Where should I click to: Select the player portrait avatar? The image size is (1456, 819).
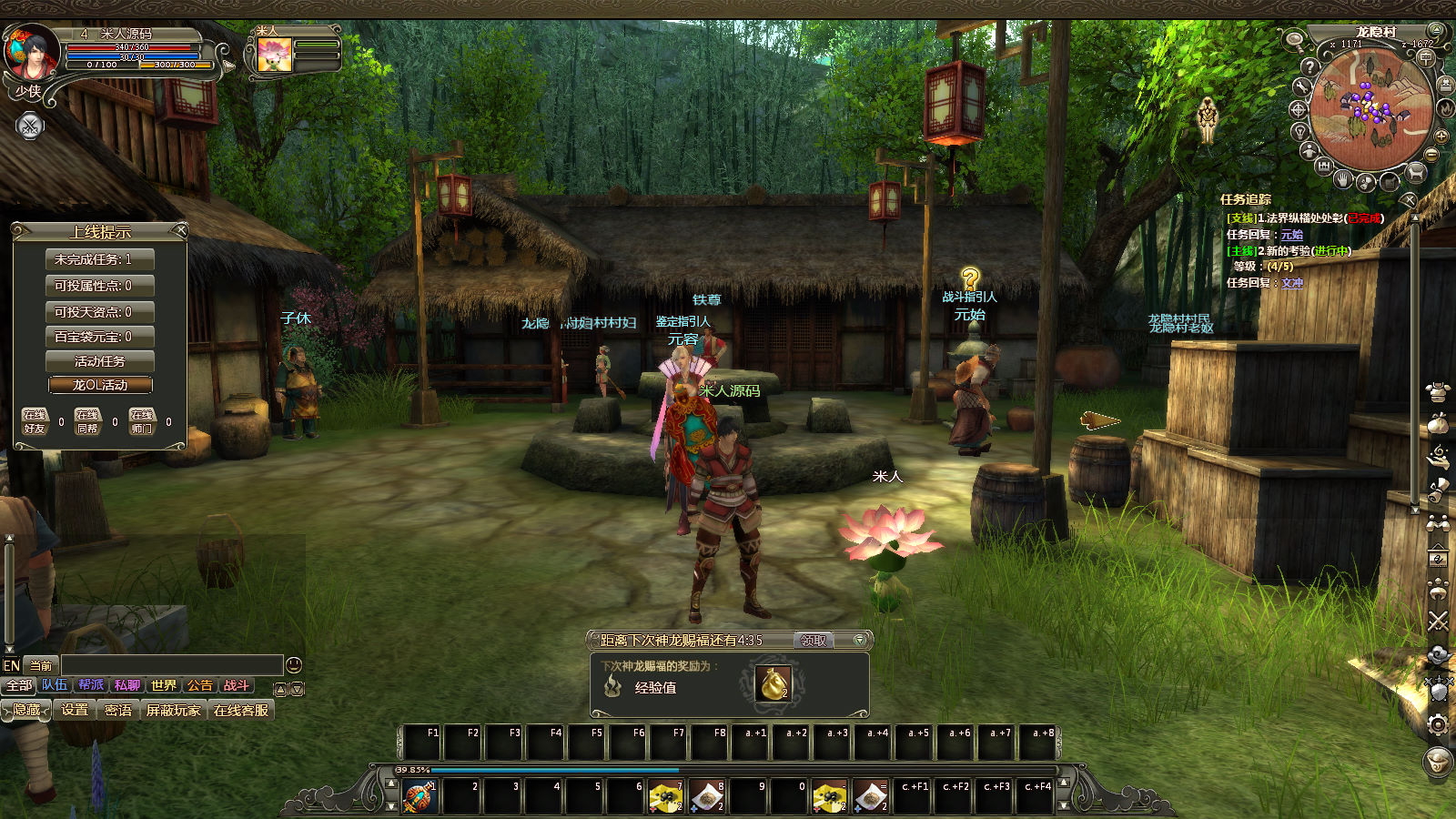(x=32, y=53)
